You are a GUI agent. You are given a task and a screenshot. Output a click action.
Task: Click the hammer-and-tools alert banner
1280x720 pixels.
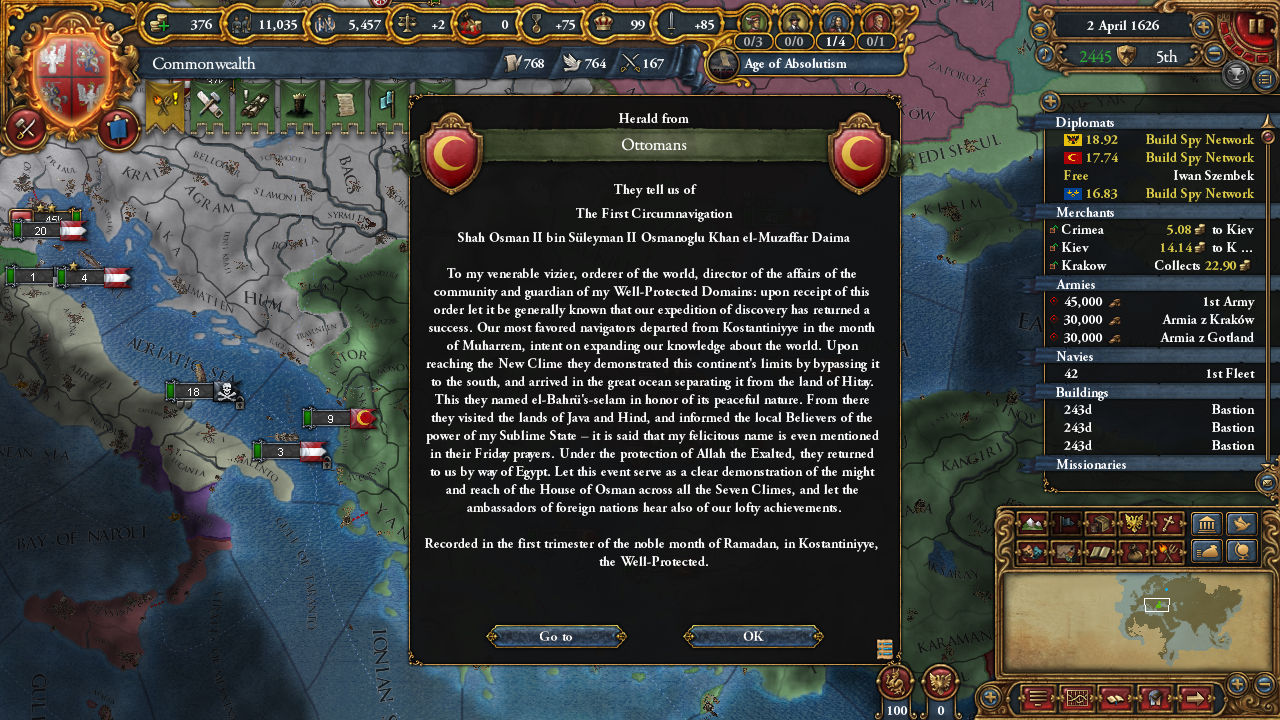[210, 105]
